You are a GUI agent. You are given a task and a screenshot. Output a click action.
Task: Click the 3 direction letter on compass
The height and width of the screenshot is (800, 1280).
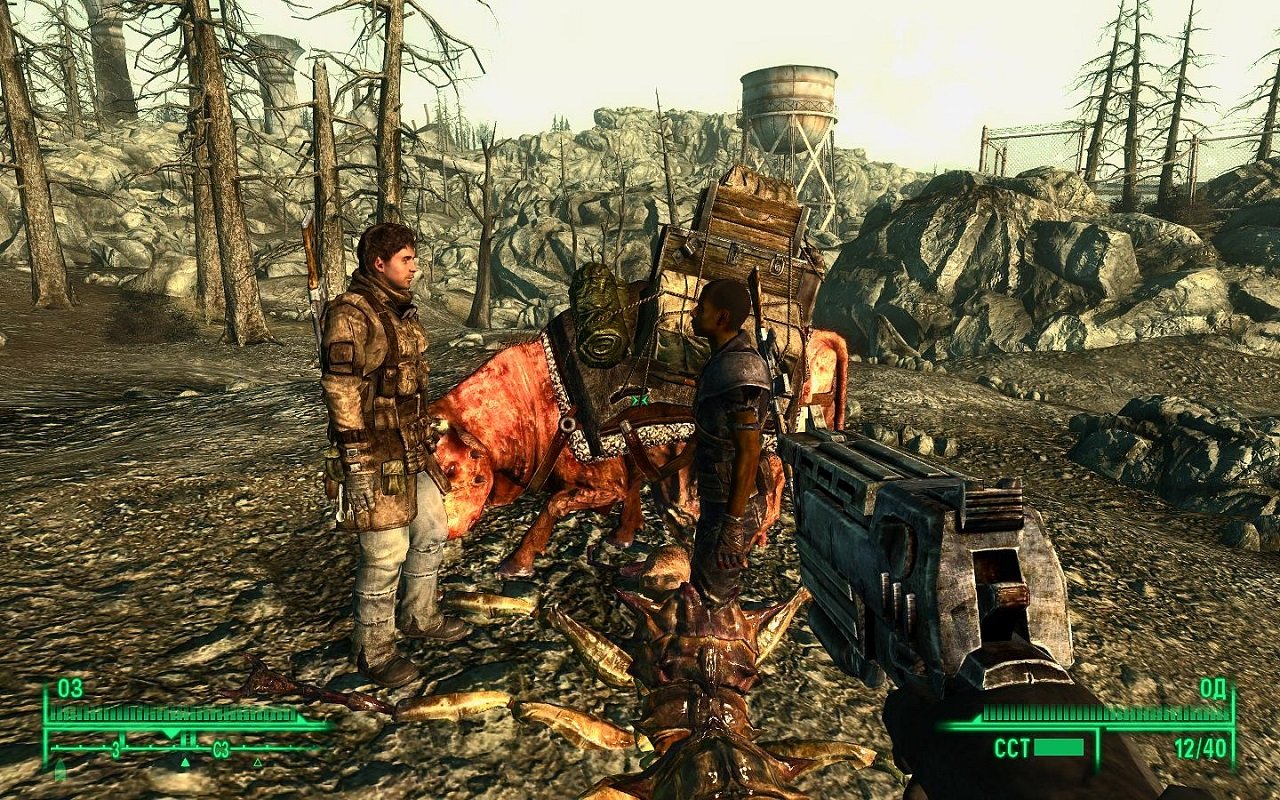pos(116,748)
